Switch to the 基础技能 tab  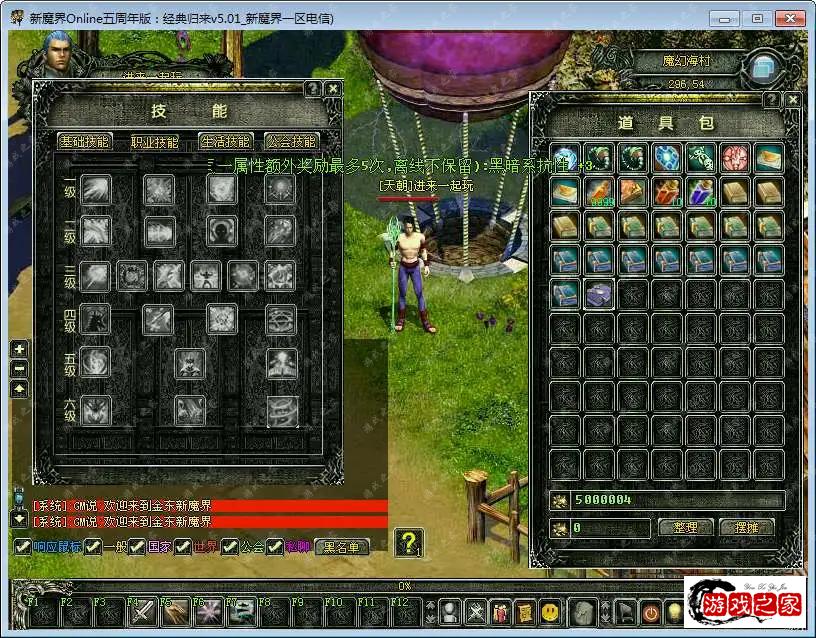click(85, 142)
